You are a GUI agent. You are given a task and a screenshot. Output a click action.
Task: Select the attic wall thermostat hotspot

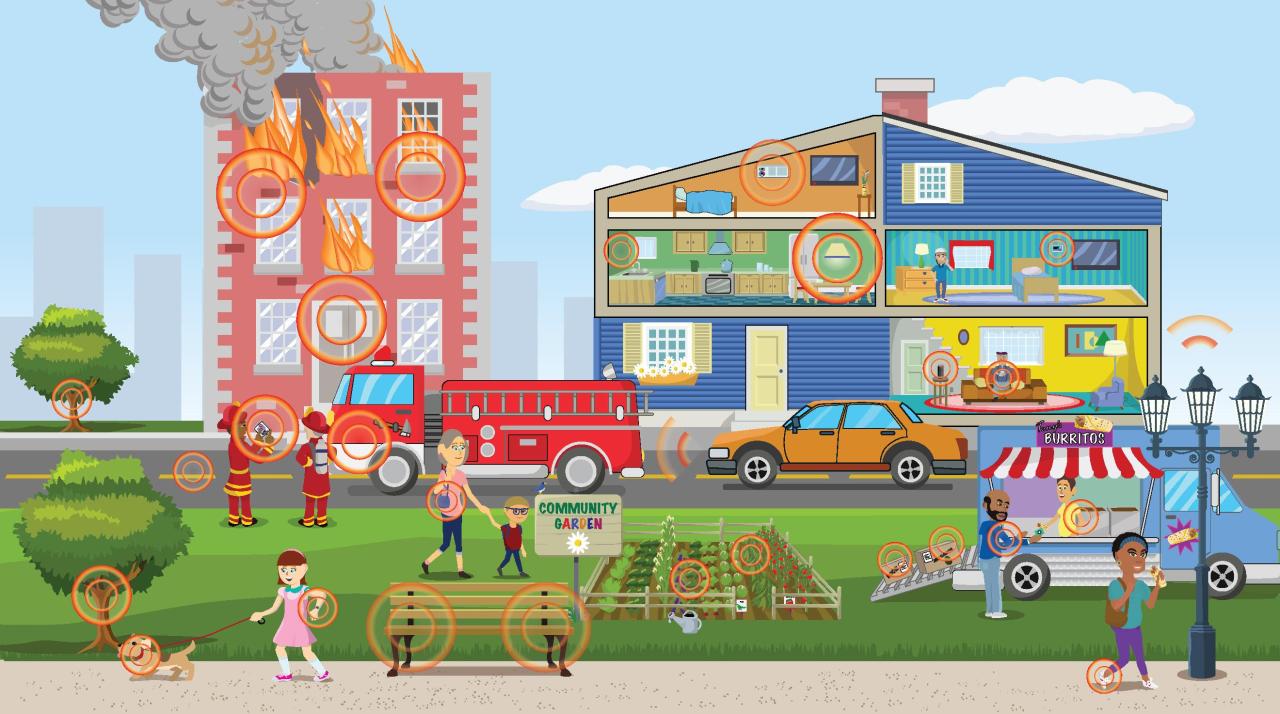[772, 172]
